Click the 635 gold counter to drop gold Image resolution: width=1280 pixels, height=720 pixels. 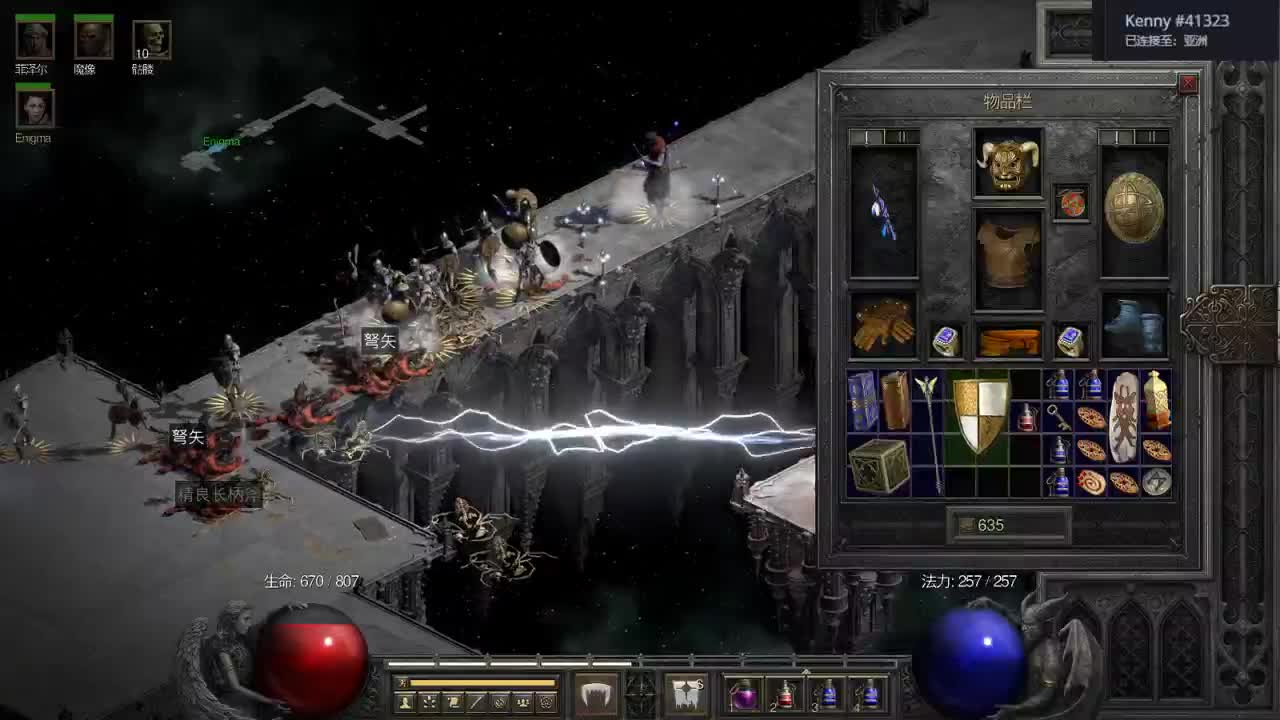pos(989,523)
